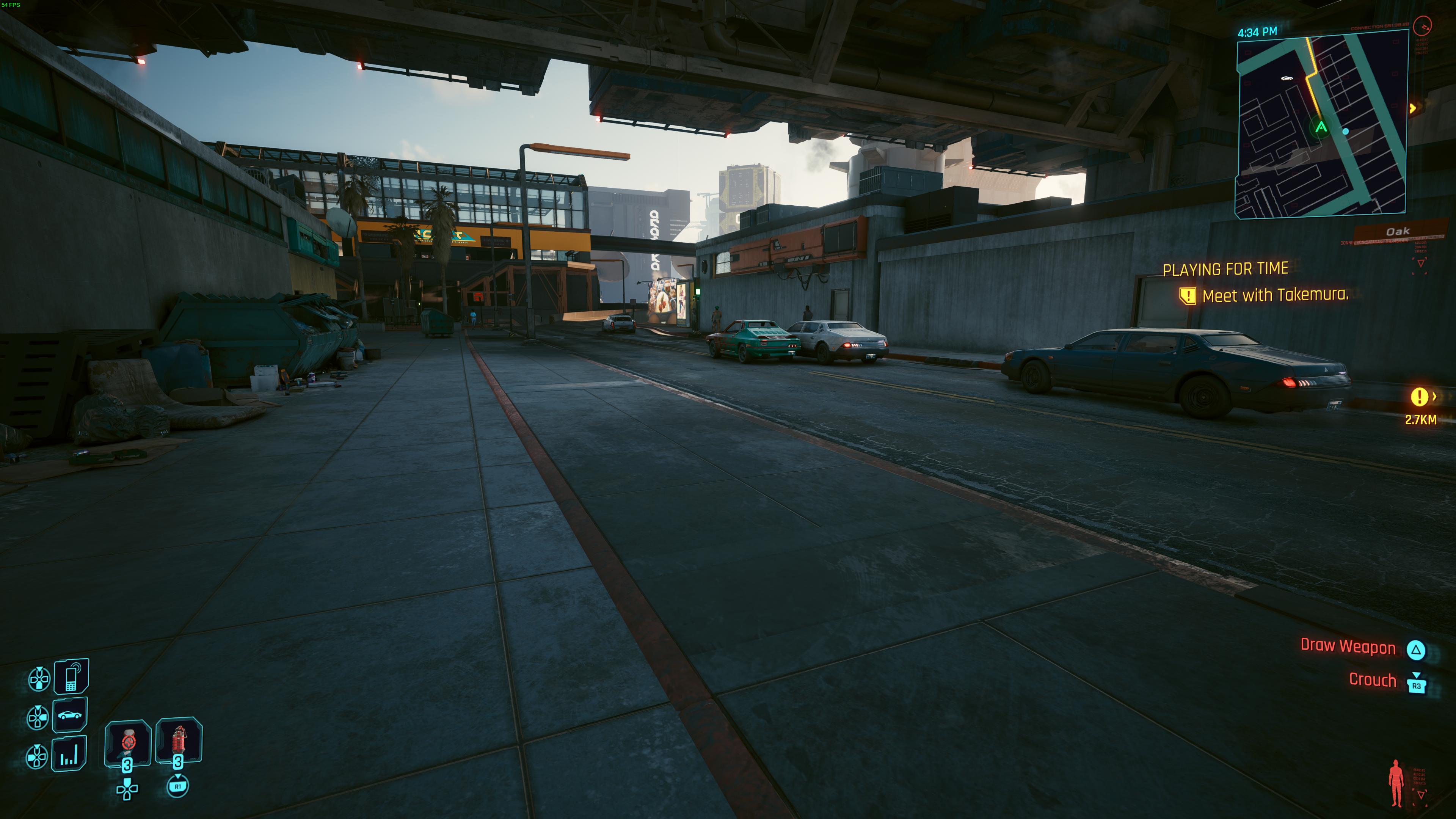Select the Meet with Takemura objective
The image size is (1456, 819).
[x=1274, y=295]
